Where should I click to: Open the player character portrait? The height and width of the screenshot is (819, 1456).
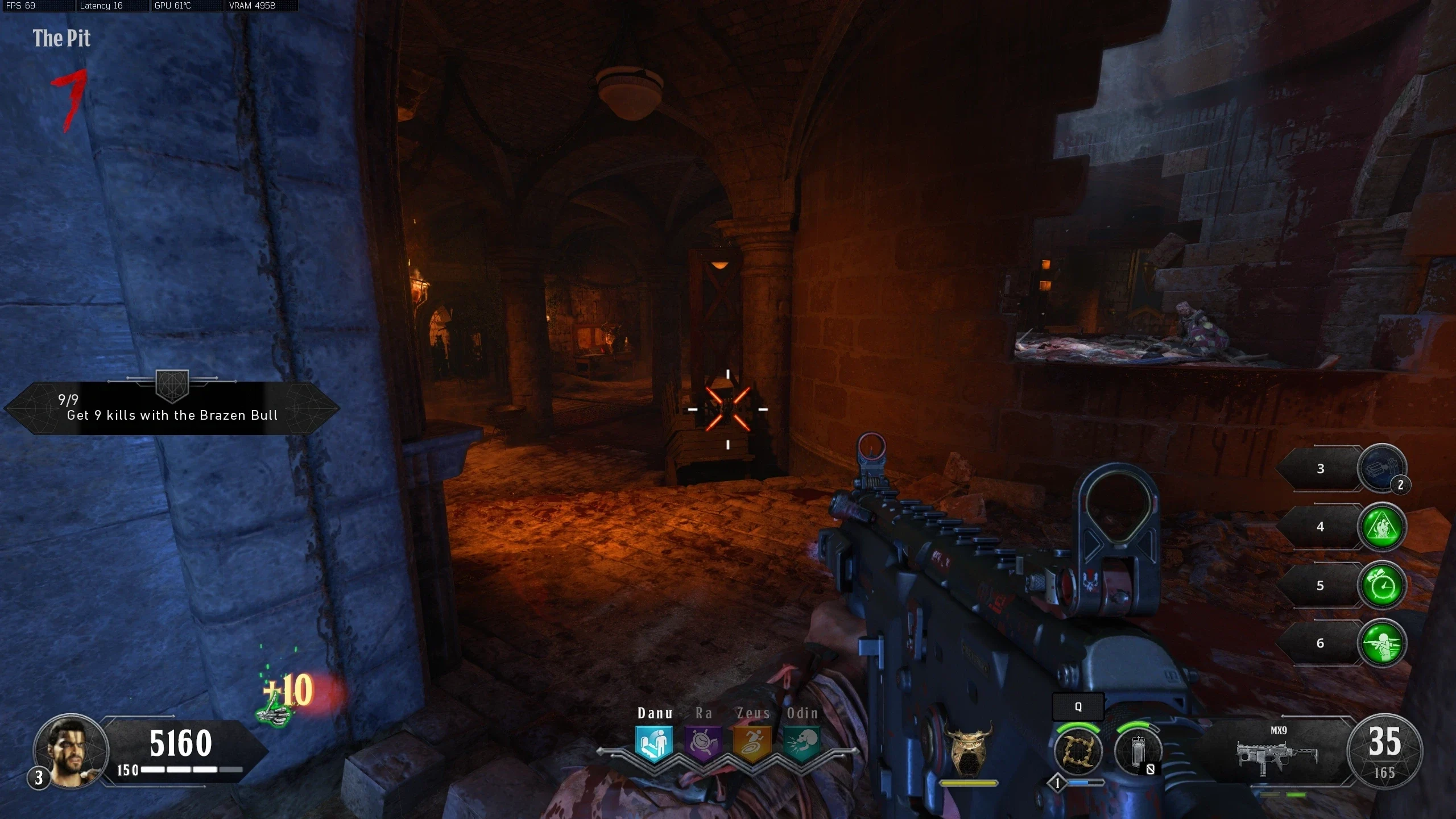71,751
